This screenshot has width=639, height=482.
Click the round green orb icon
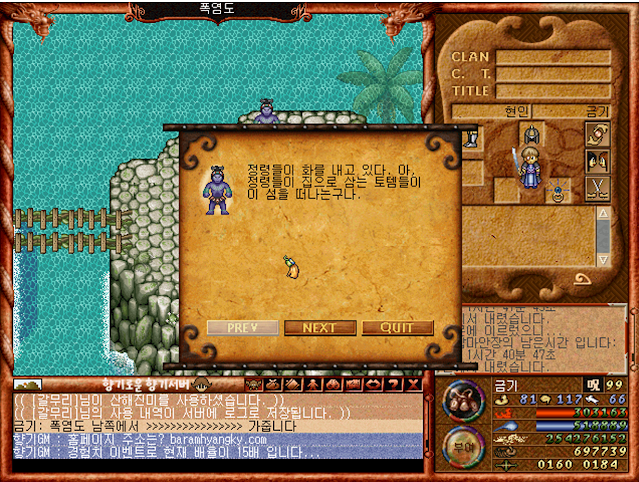tap(462, 446)
